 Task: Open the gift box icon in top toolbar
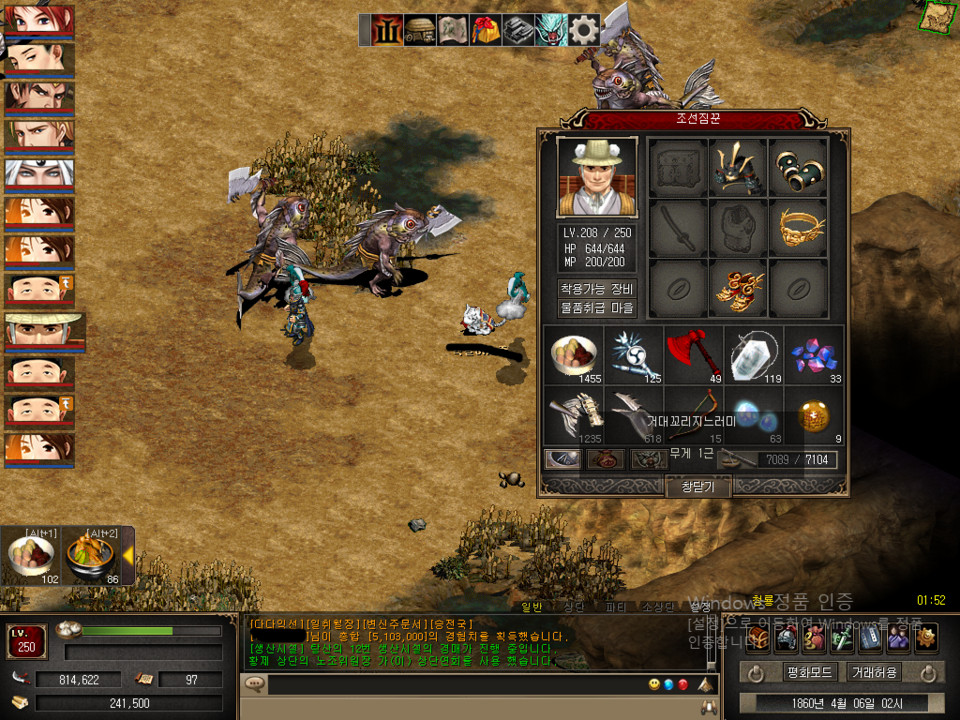point(485,30)
